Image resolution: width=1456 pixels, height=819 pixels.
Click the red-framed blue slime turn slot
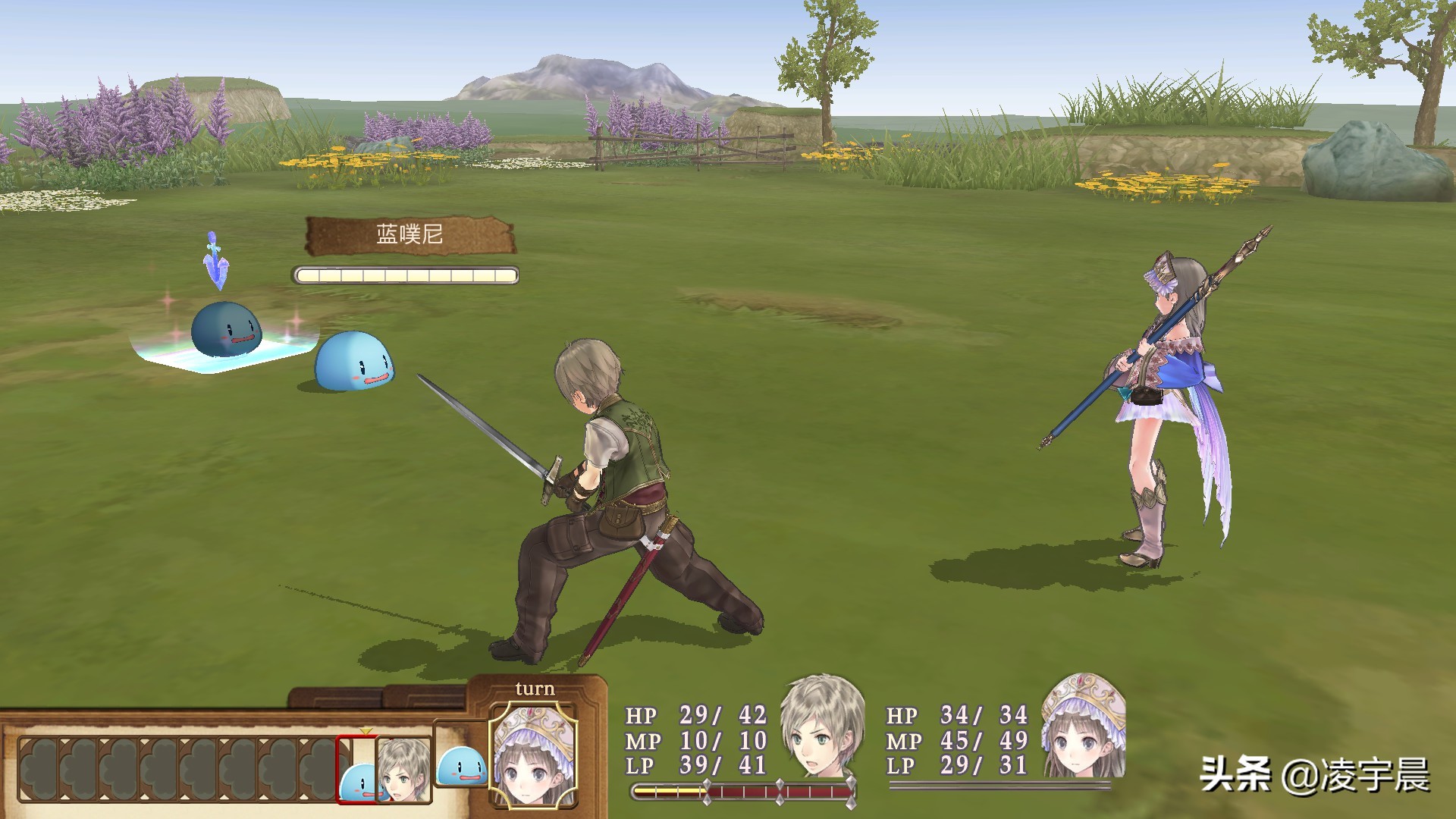pos(356,769)
